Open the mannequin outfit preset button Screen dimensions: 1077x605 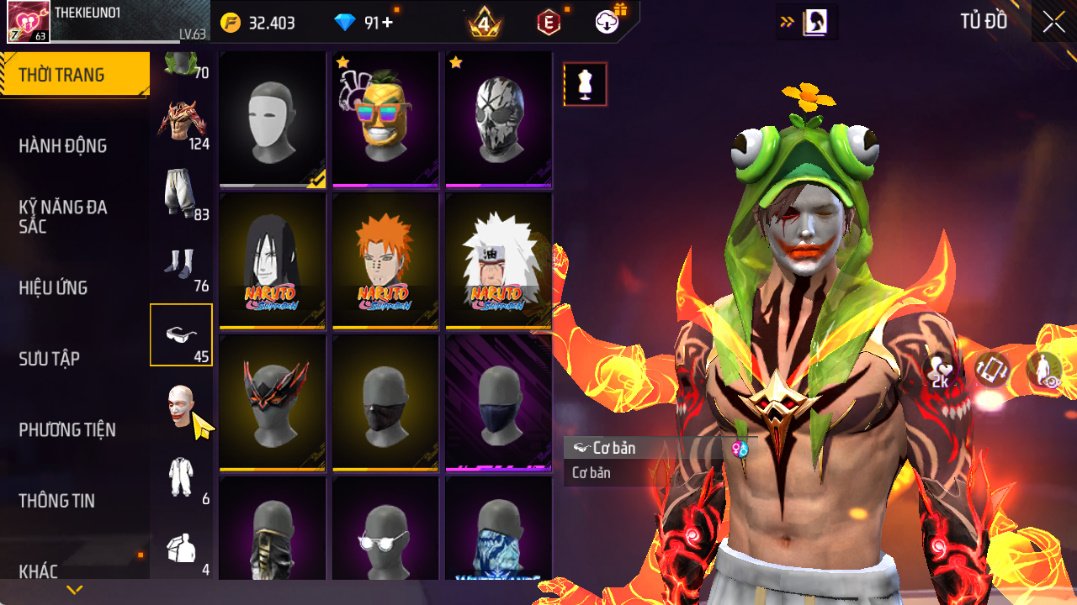pyautogui.click(x=585, y=84)
